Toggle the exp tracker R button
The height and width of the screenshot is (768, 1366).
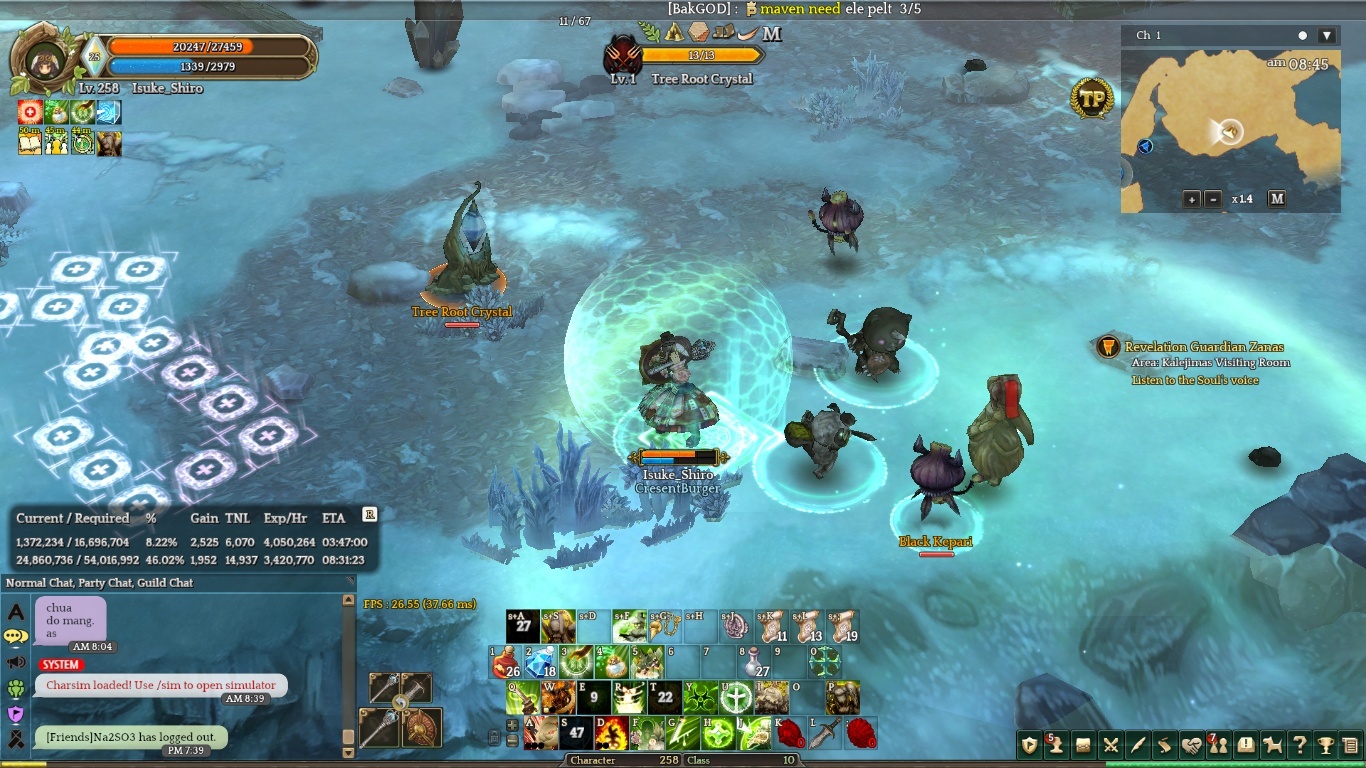click(x=369, y=514)
